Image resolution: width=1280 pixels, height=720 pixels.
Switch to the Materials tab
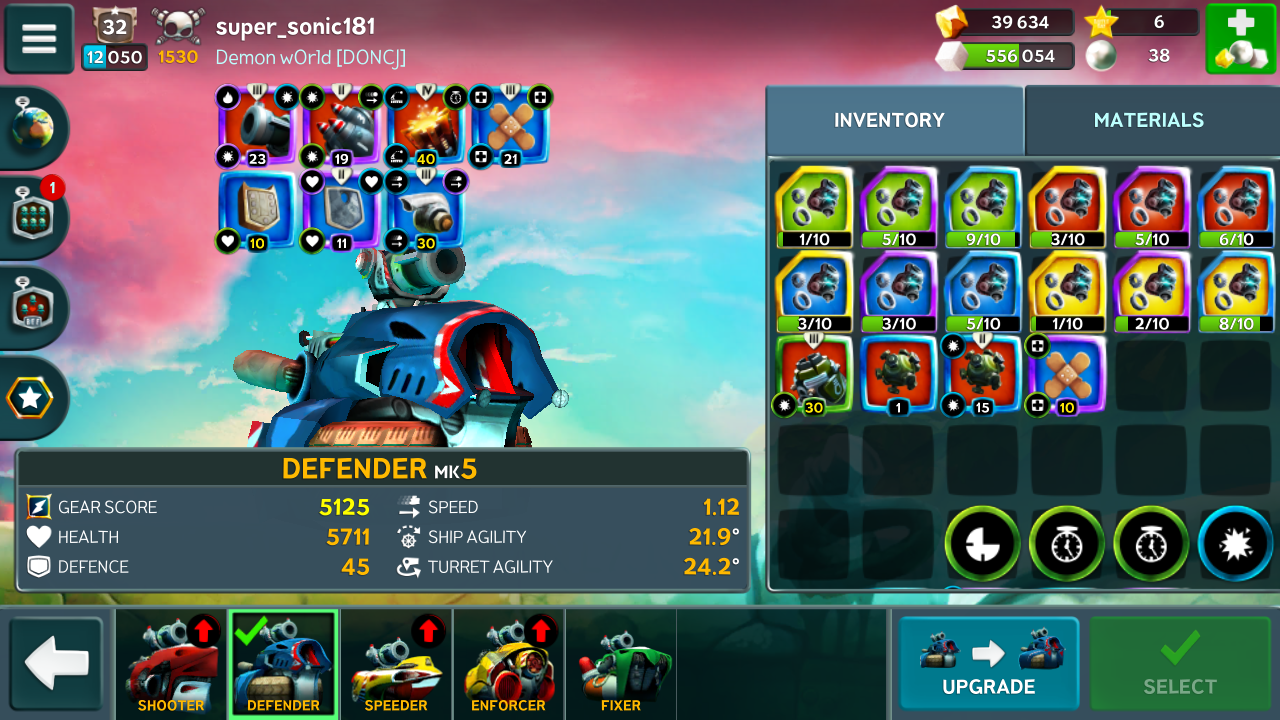pyautogui.click(x=1148, y=120)
